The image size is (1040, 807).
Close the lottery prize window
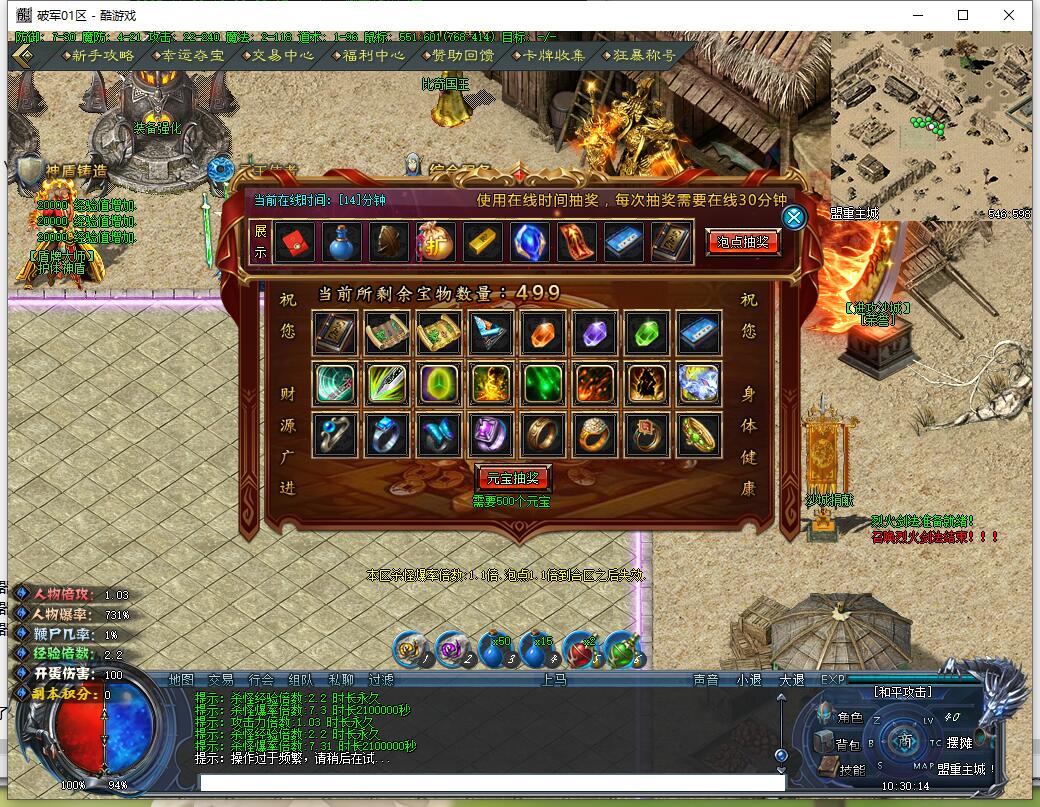pos(794,218)
